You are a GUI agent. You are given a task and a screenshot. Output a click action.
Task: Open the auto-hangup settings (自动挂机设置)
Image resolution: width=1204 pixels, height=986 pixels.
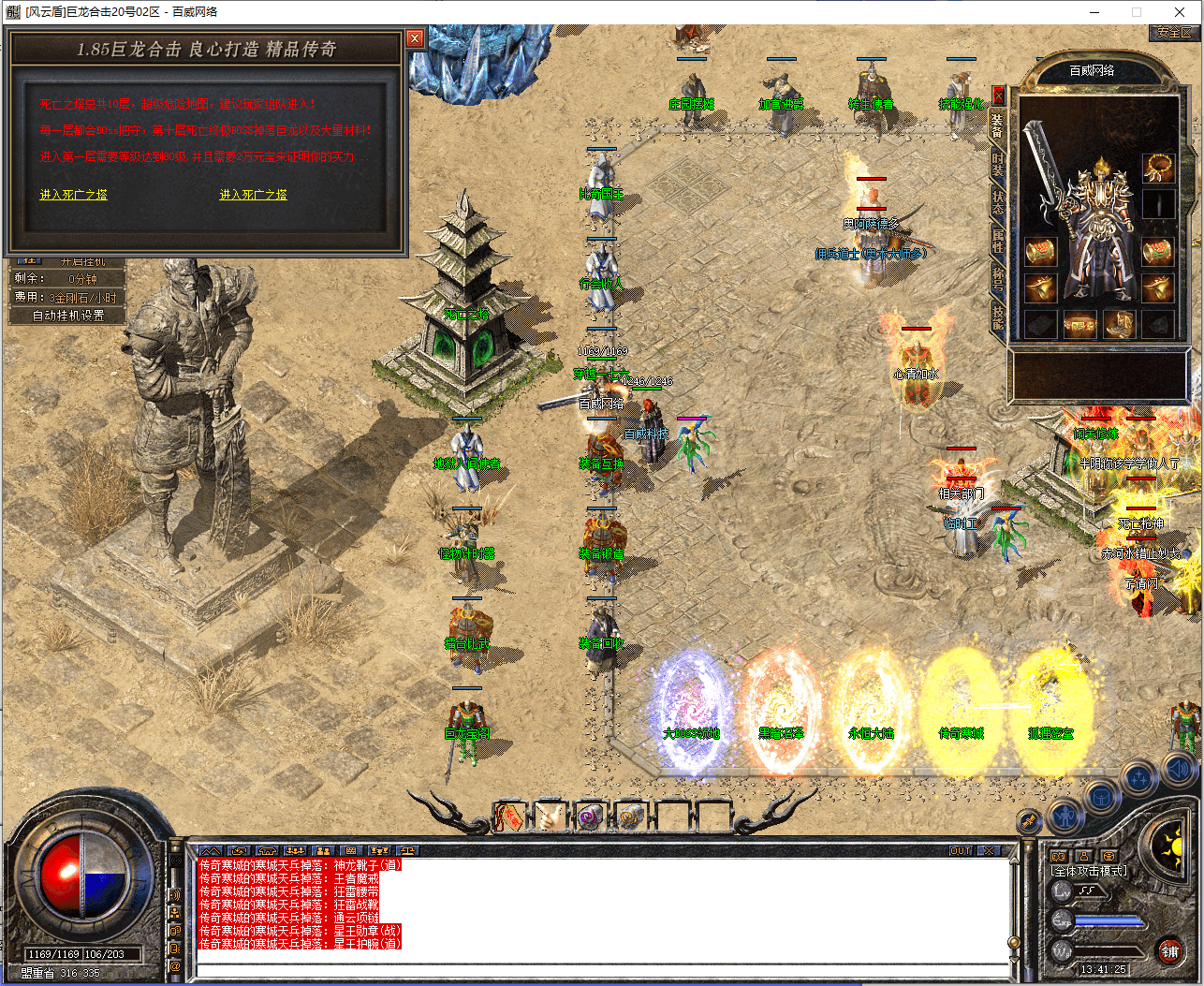67,316
